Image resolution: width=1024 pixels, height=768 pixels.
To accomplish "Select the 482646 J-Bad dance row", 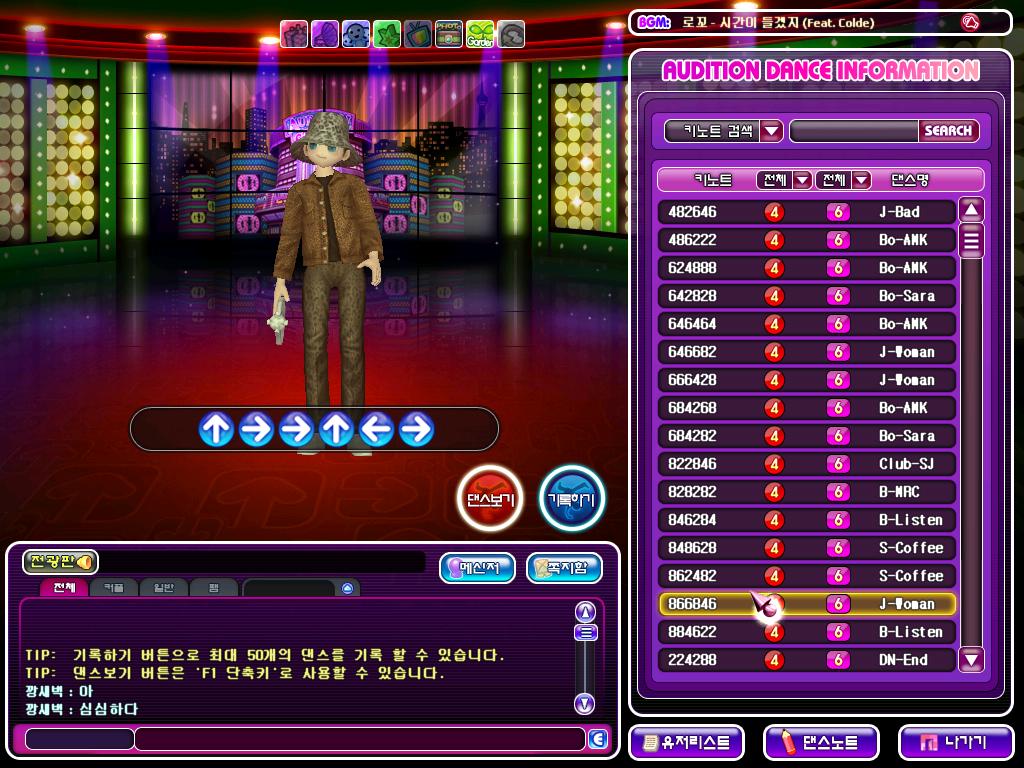I will (806, 212).
